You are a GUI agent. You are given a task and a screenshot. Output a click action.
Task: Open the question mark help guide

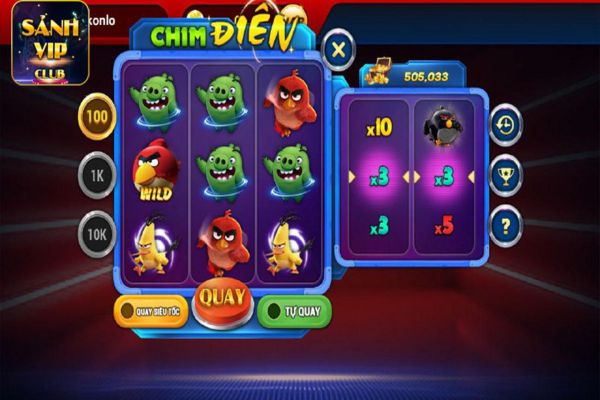[x=506, y=225]
